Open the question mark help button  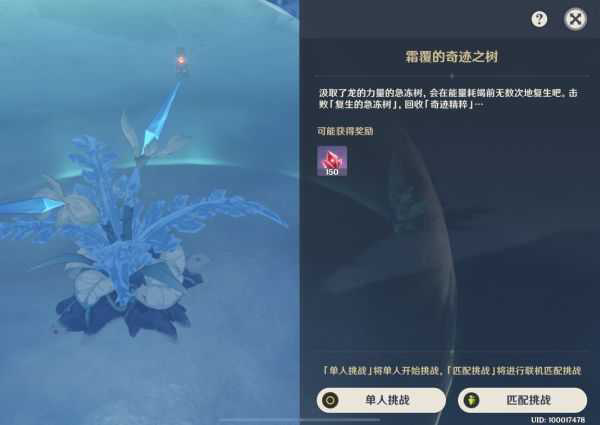click(x=540, y=19)
